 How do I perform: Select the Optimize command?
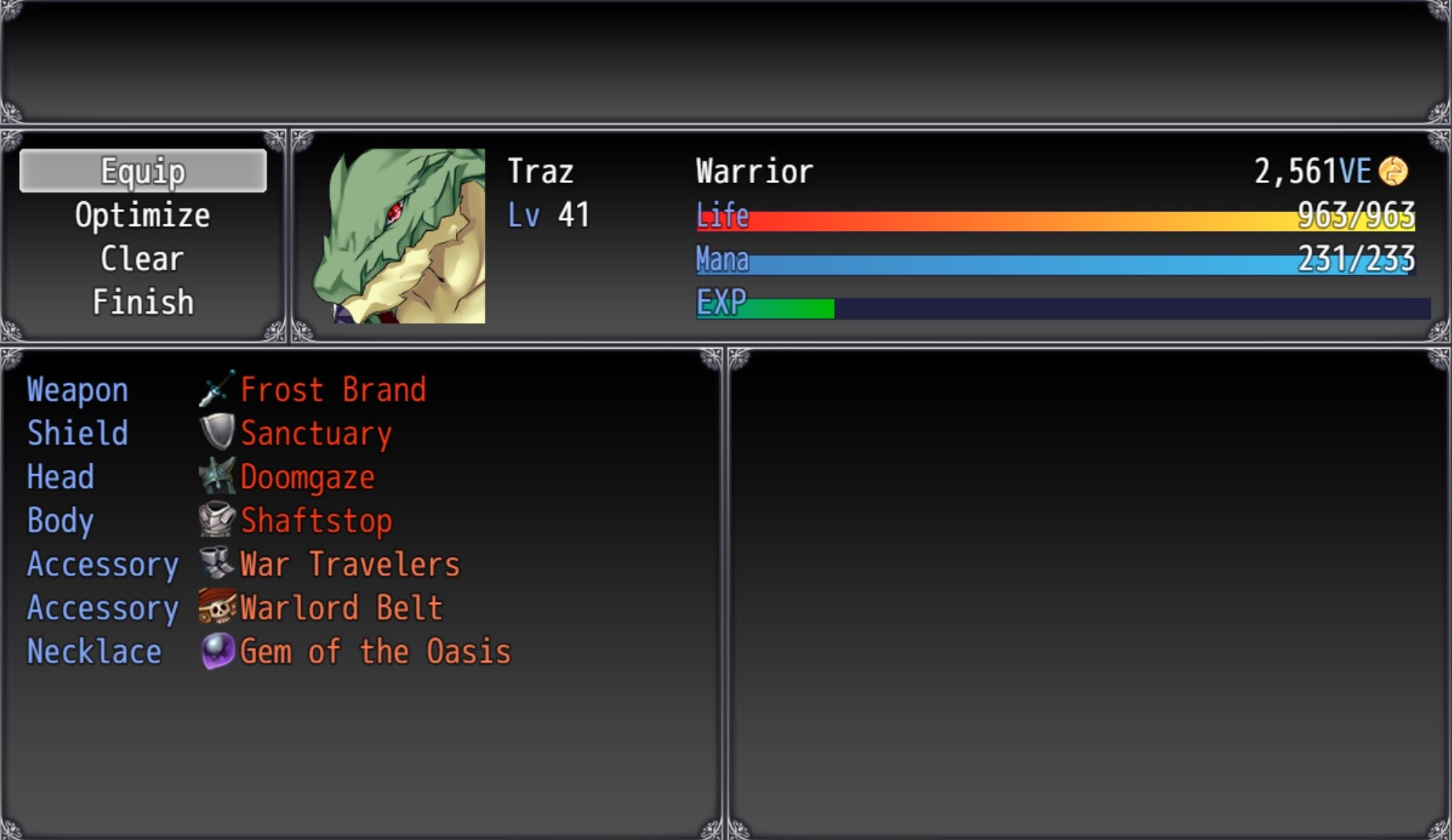pyautogui.click(x=142, y=214)
